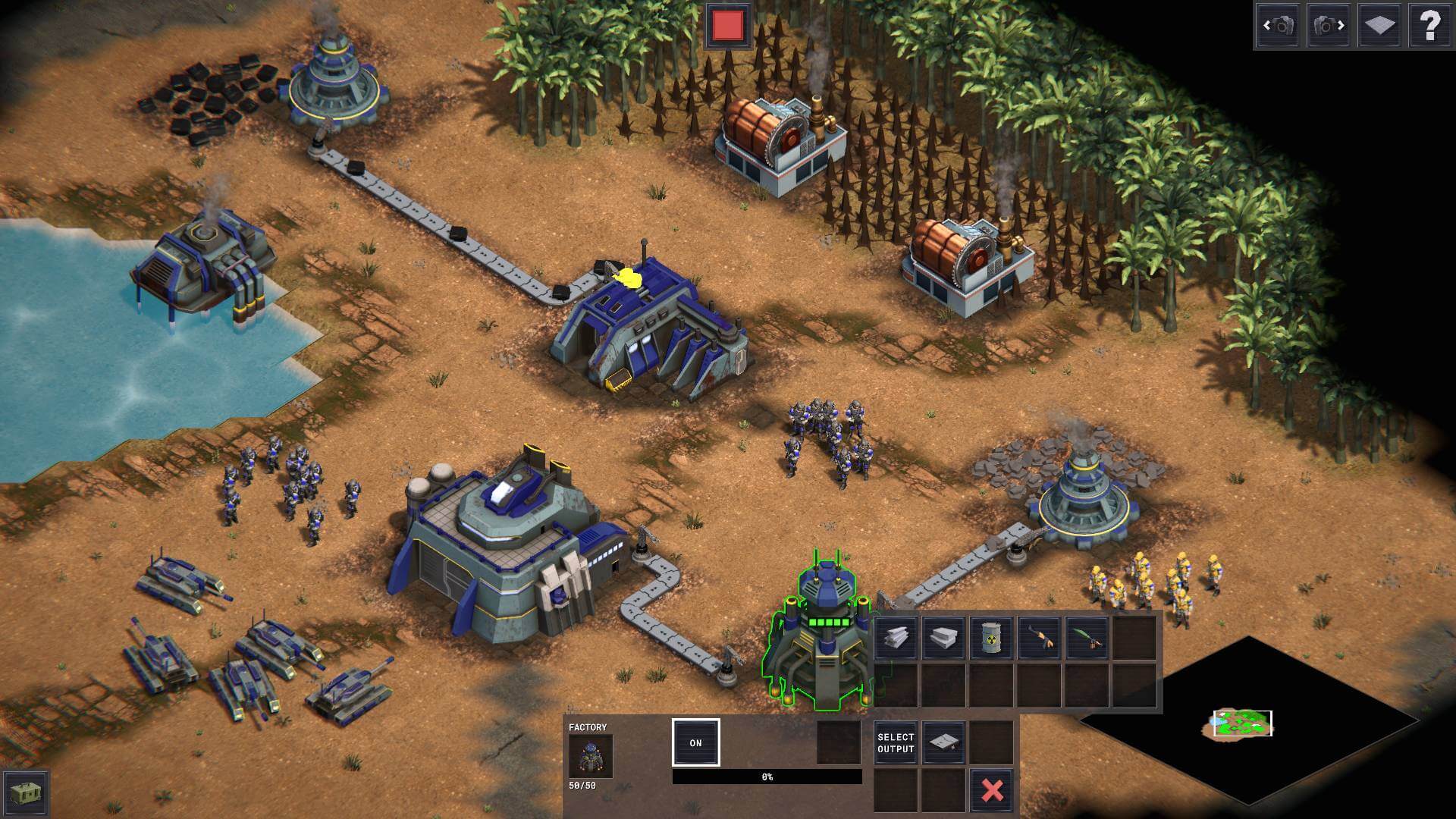Rotate the camera left
The image size is (1456, 819).
pyautogui.click(x=1278, y=26)
